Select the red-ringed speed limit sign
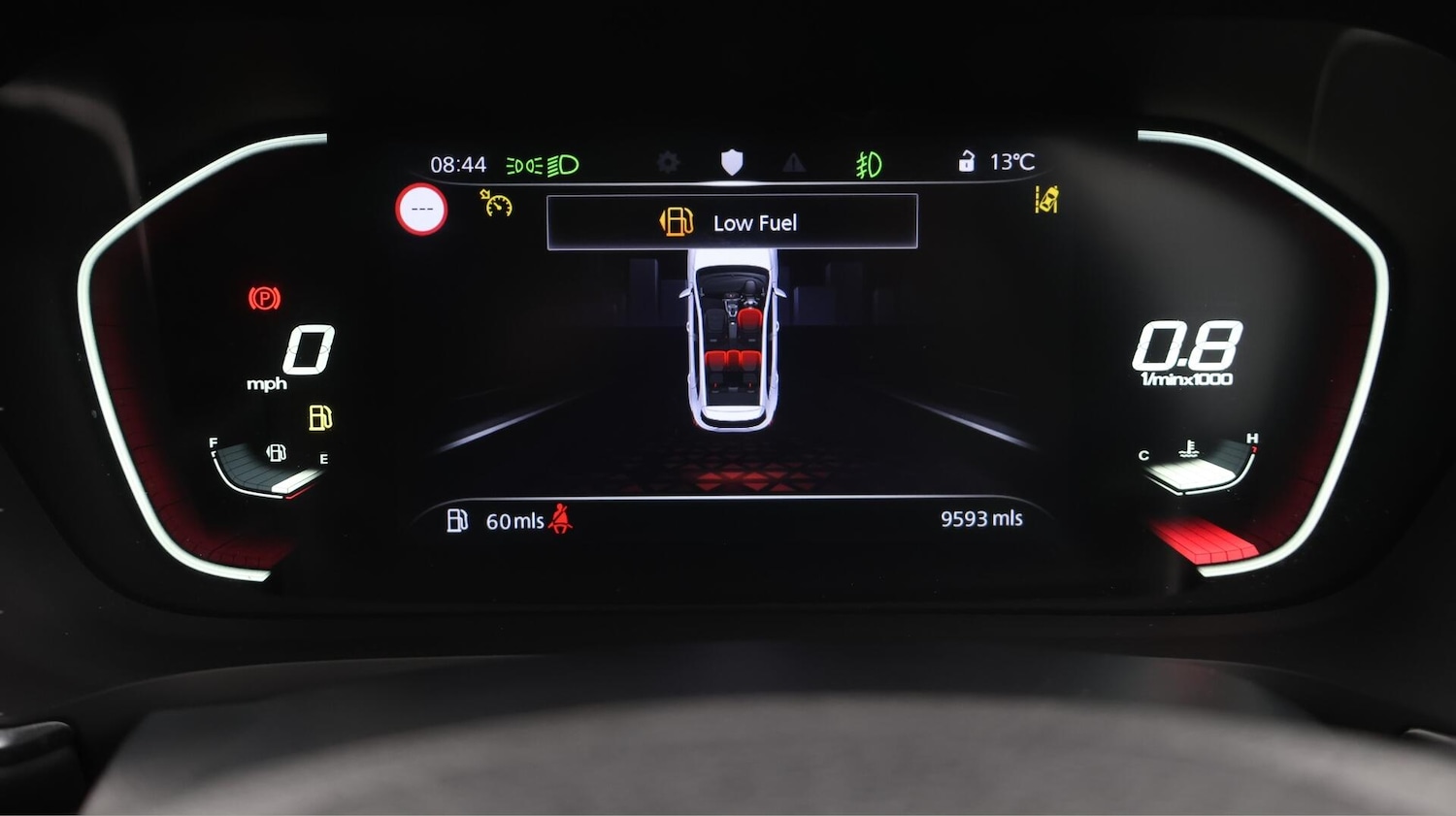The width and height of the screenshot is (1456, 816). pyautogui.click(x=421, y=209)
